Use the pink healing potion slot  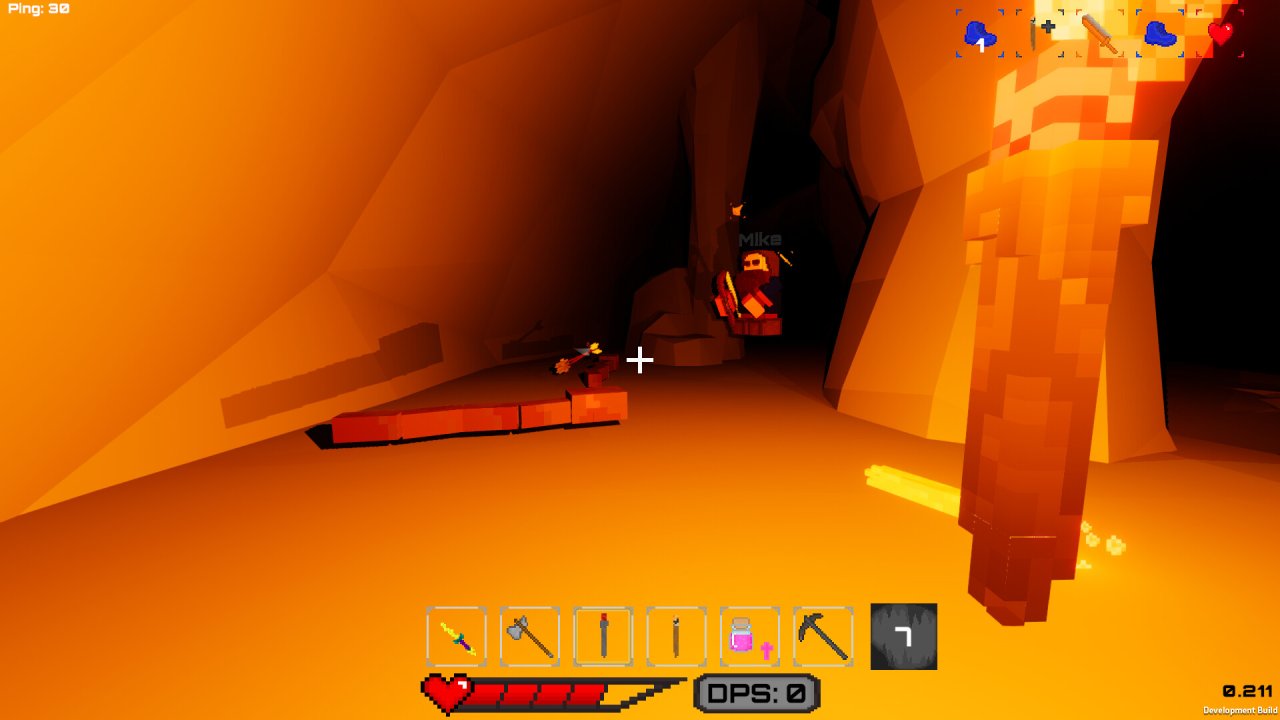point(749,636)
